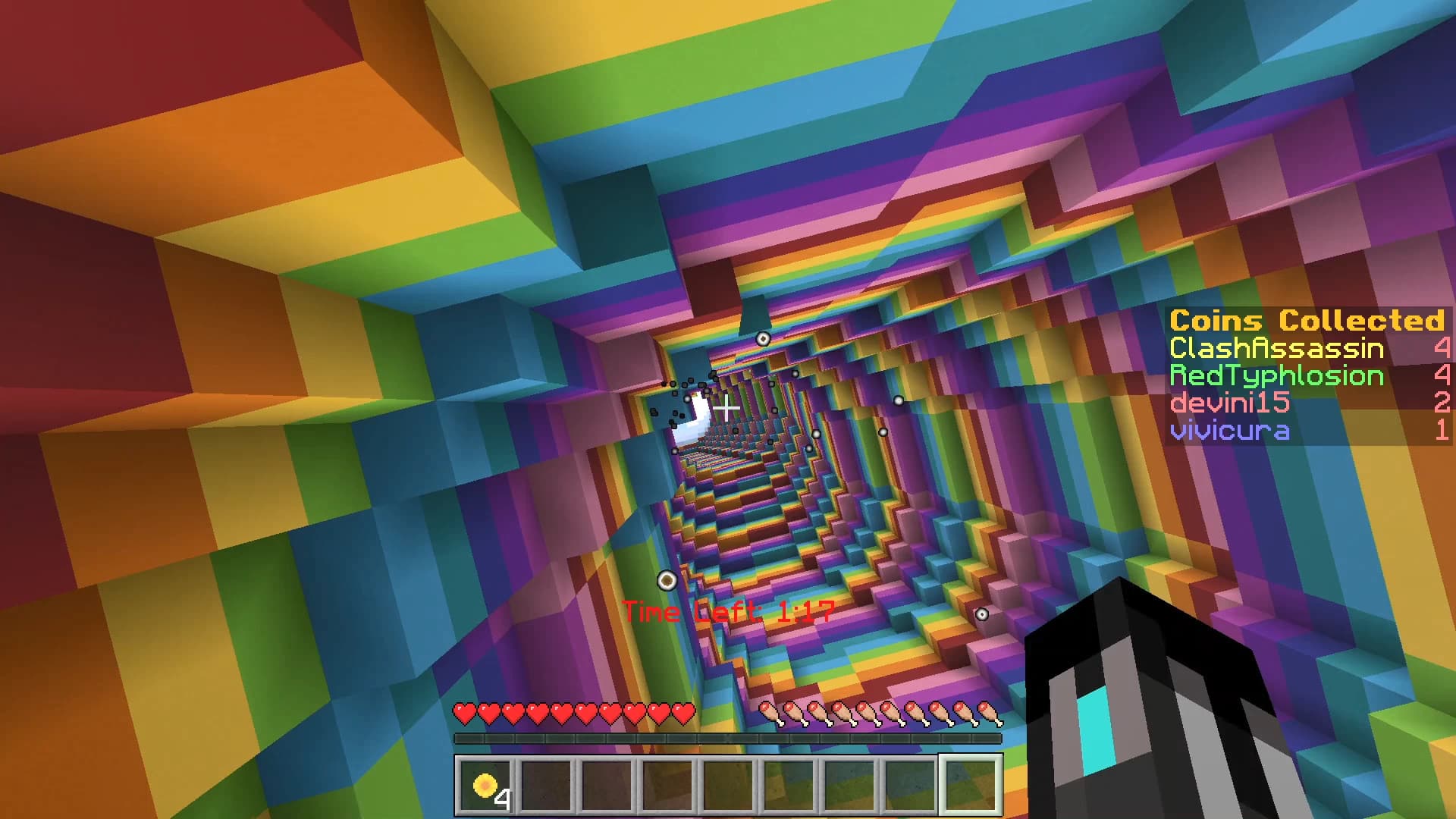
Task: Click the devini15 name on the leaderboard
Action: pos(1228,403)
